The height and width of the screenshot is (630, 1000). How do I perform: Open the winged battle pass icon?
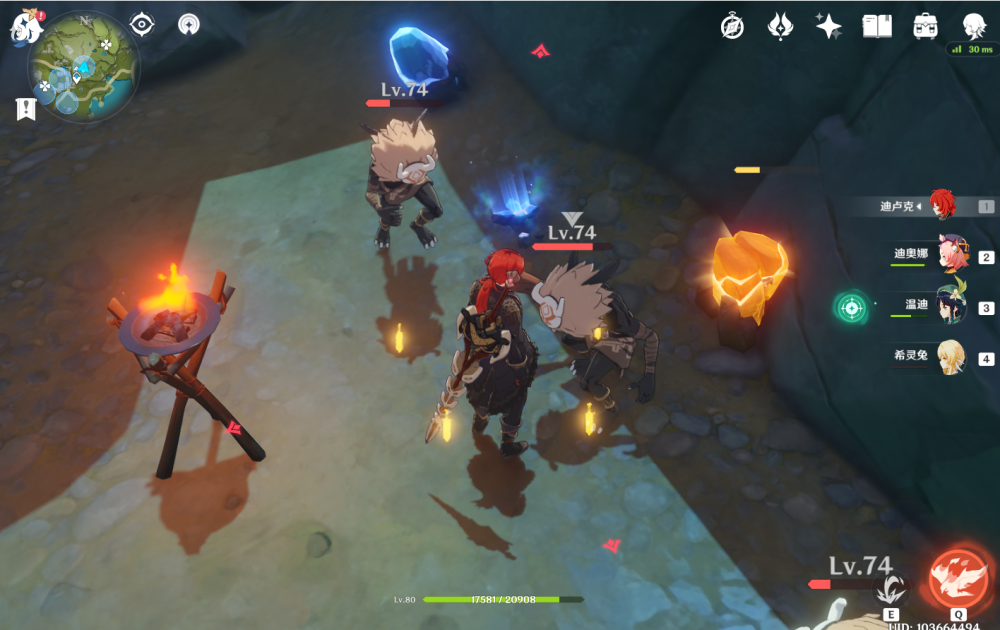click(x=780, y=27)
